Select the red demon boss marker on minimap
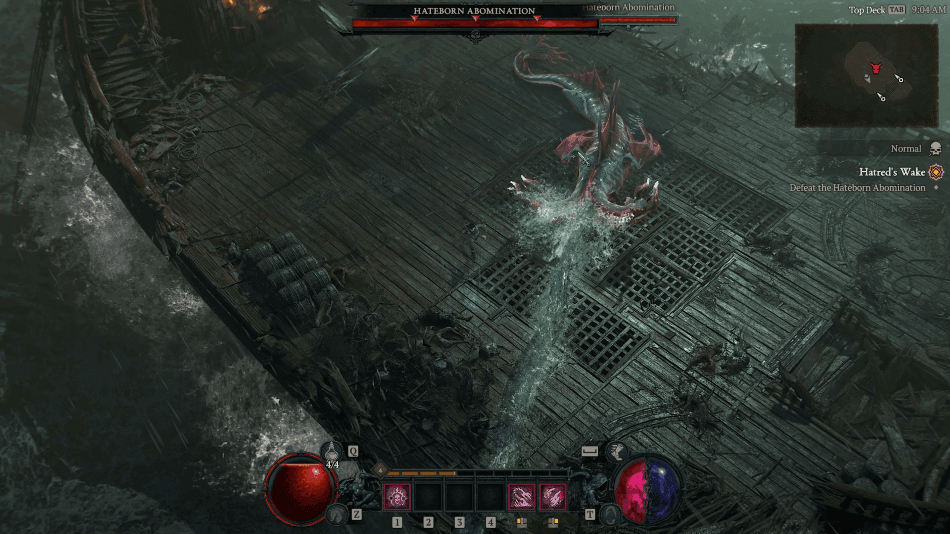The width and height of the screenshot is (950, 534). (876, 68)
